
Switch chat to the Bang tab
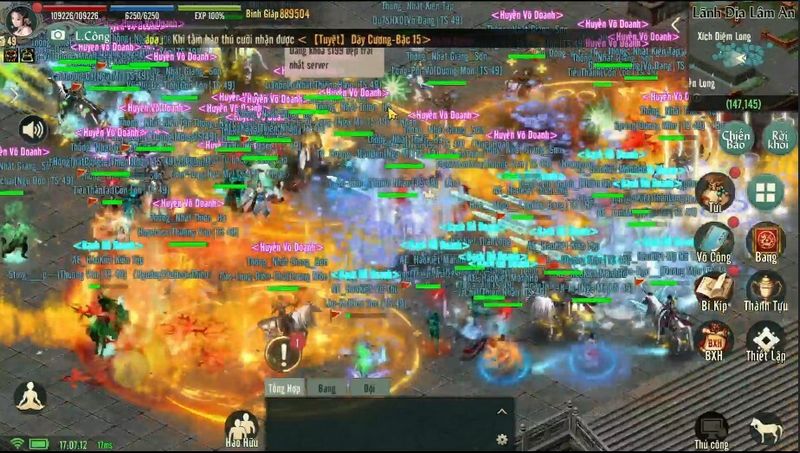(x=326, y=388)
